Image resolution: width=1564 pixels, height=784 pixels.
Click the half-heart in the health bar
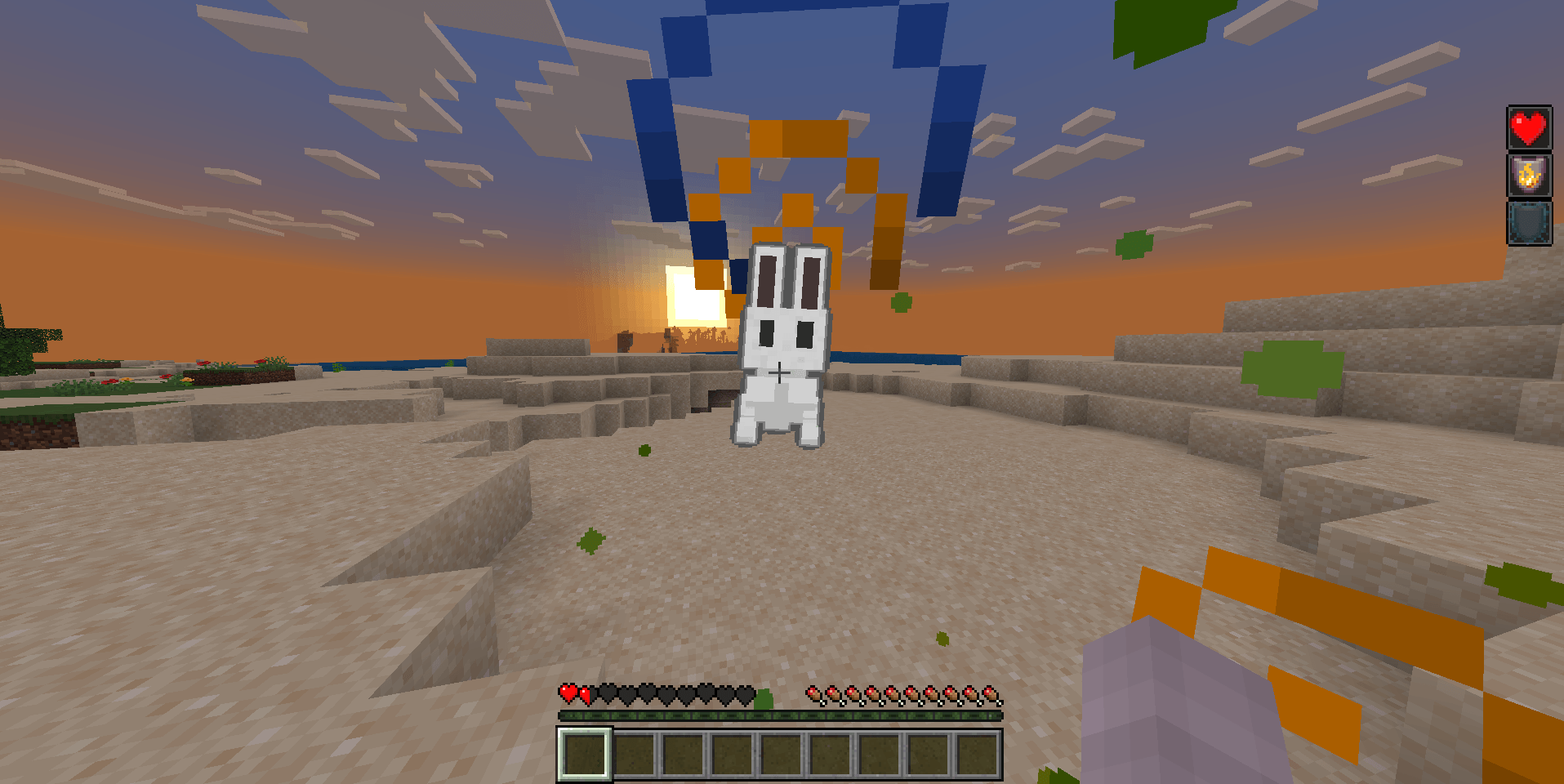pyautogui.click(x=585, y=693)
